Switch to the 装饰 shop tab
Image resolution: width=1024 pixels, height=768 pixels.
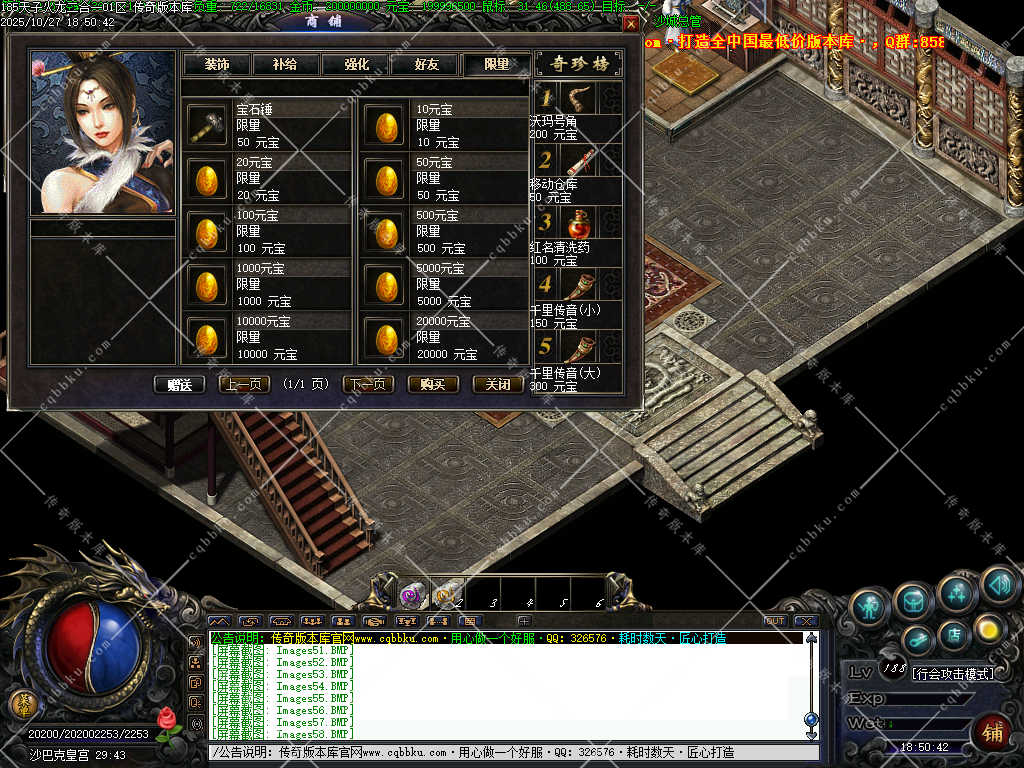click(x=216, y=64)
